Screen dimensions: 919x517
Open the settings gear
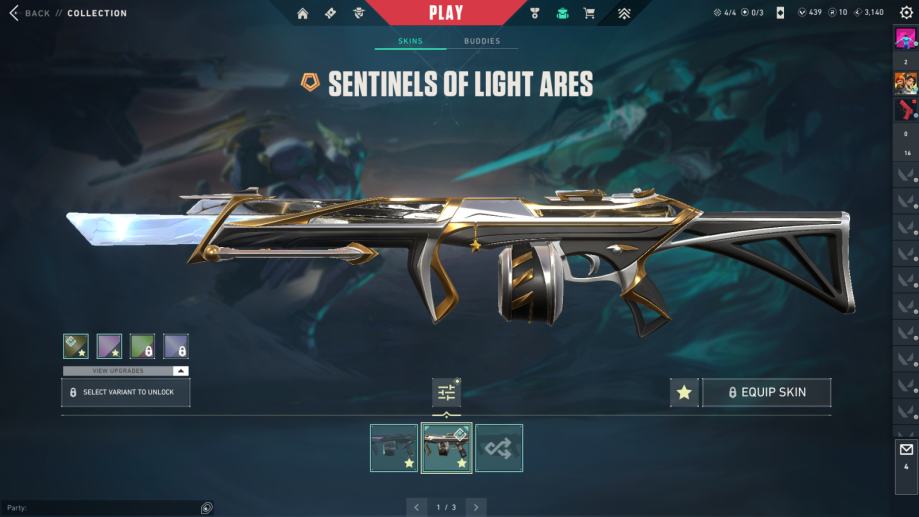point(906,13)
